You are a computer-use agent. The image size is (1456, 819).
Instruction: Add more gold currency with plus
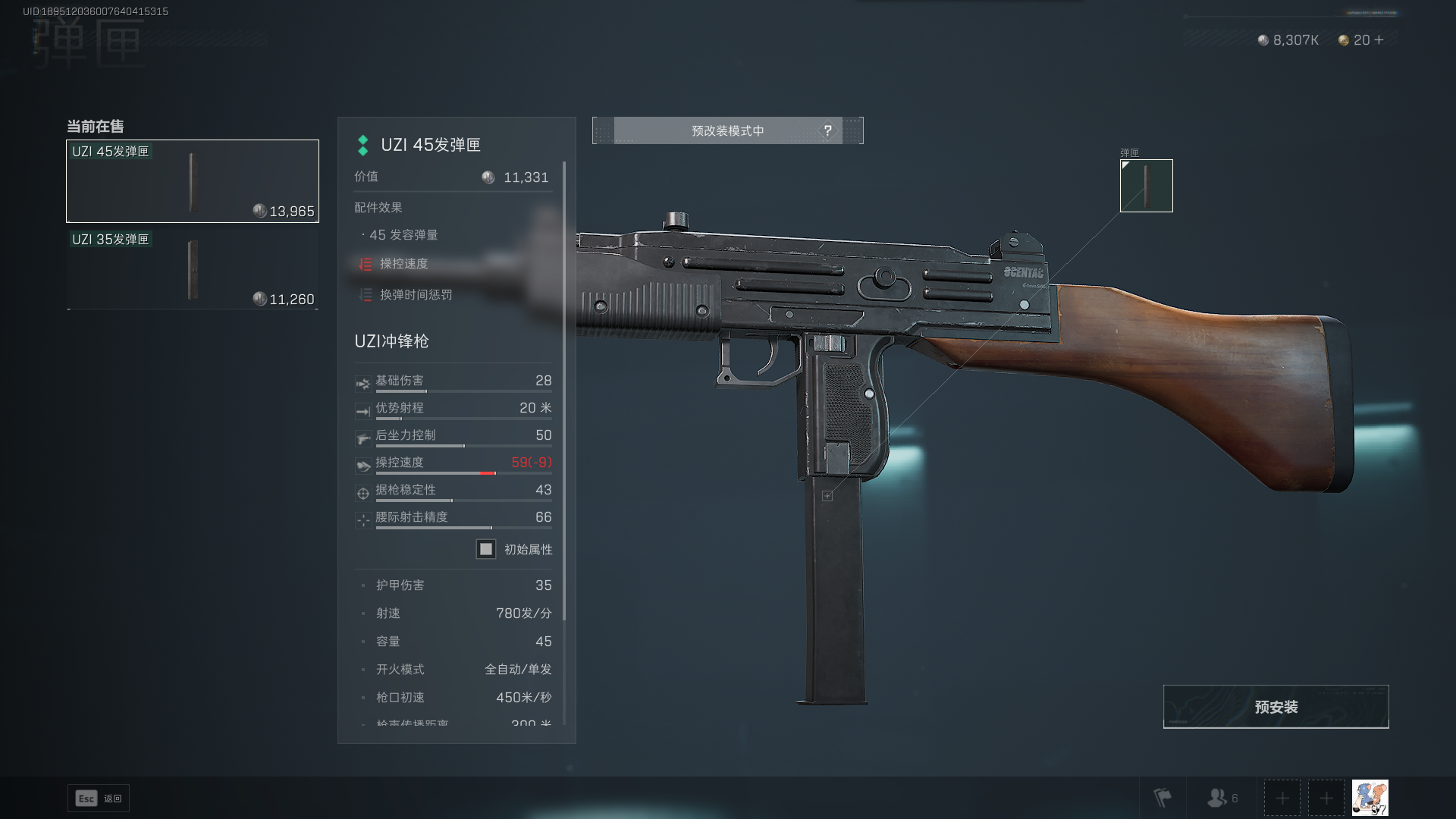(x=1379, y=40)
